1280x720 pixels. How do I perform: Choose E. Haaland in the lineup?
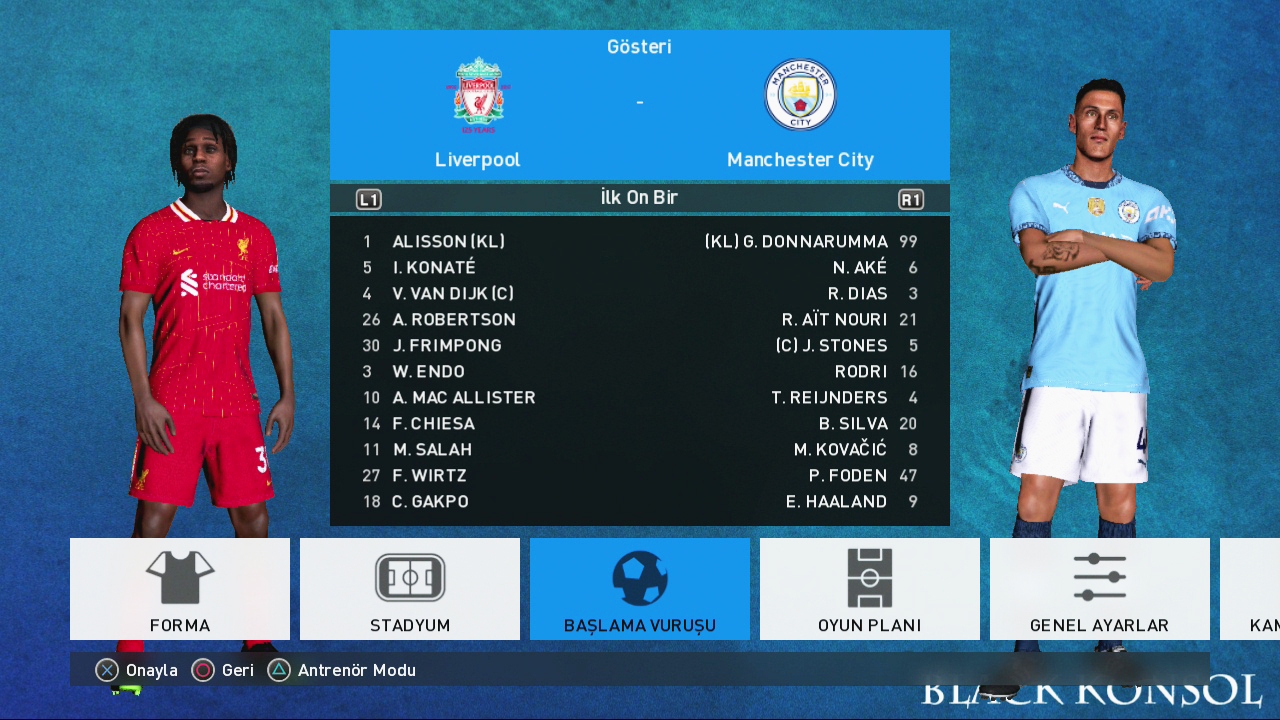[x=836, y=502]
